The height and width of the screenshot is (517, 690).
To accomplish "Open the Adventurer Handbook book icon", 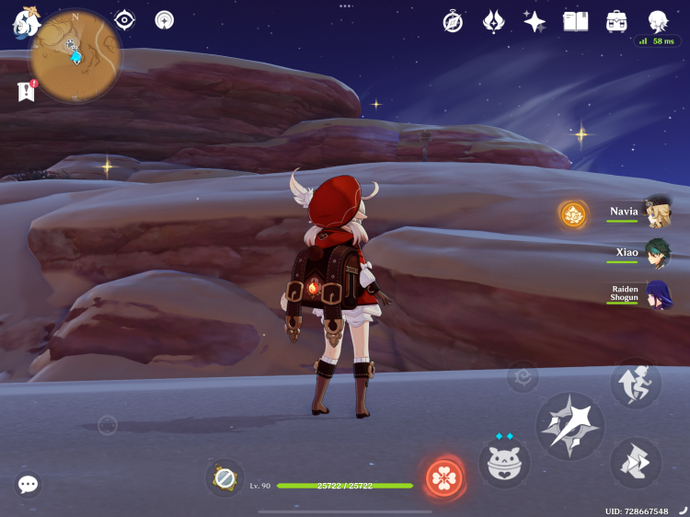I will point(575,21).
